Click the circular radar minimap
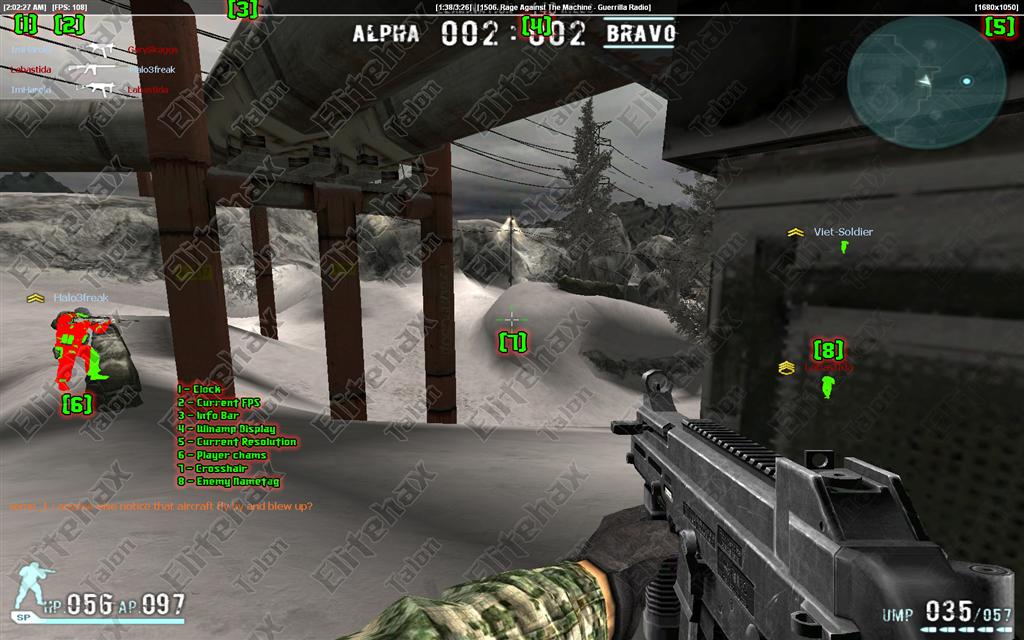Image resolution: width=1024 pixels, height=640 pixels. tap(926, 79)
